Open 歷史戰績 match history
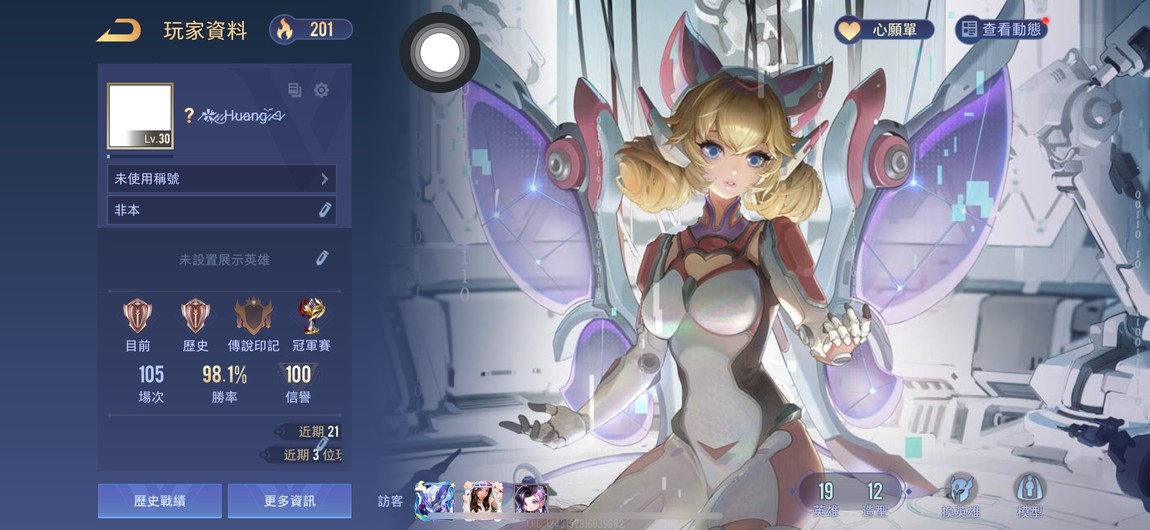The height and width of the screenshot is (530, 1150). tap(160, 501)
